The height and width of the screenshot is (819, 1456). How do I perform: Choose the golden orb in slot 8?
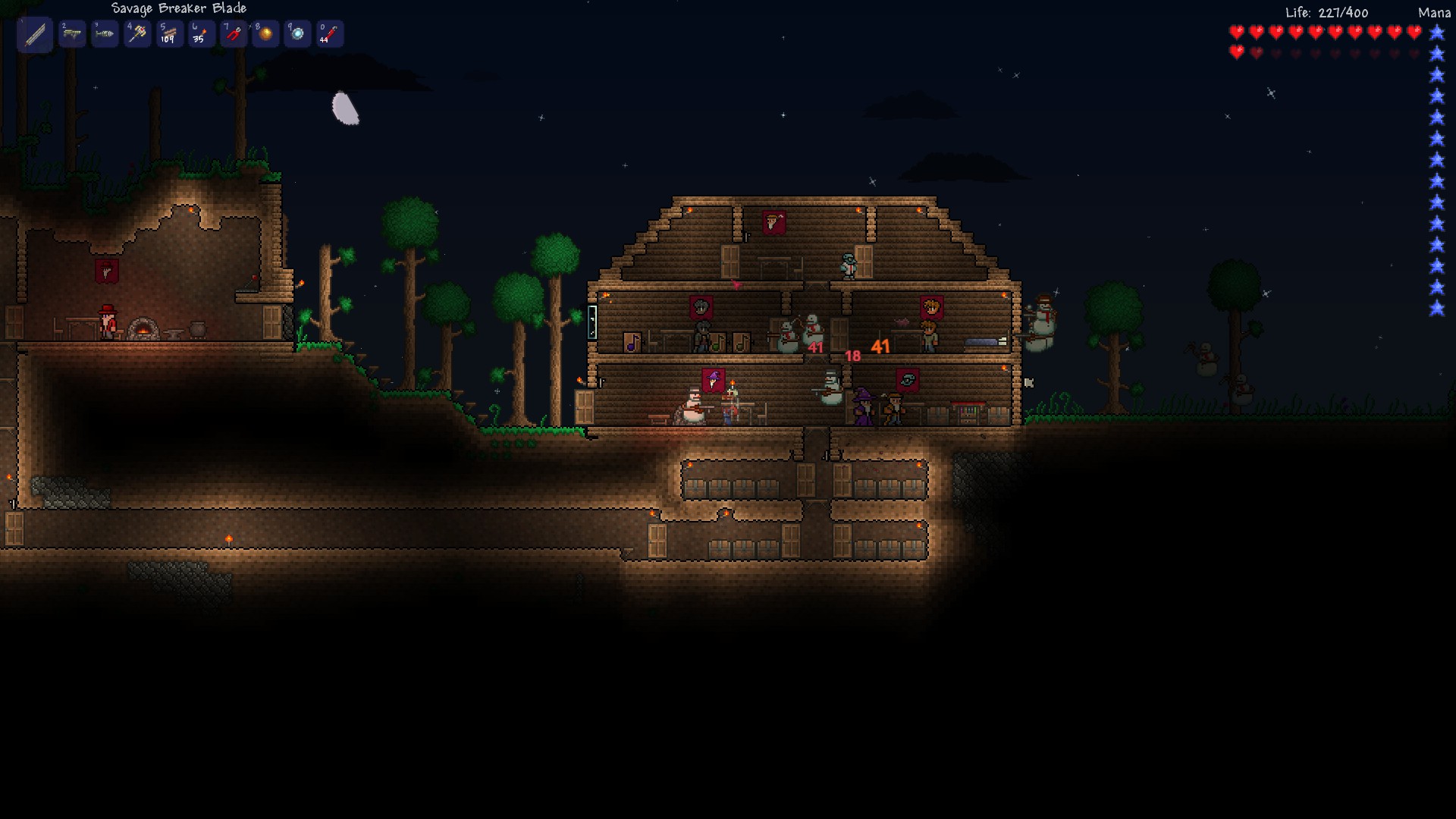coord(265,34)
